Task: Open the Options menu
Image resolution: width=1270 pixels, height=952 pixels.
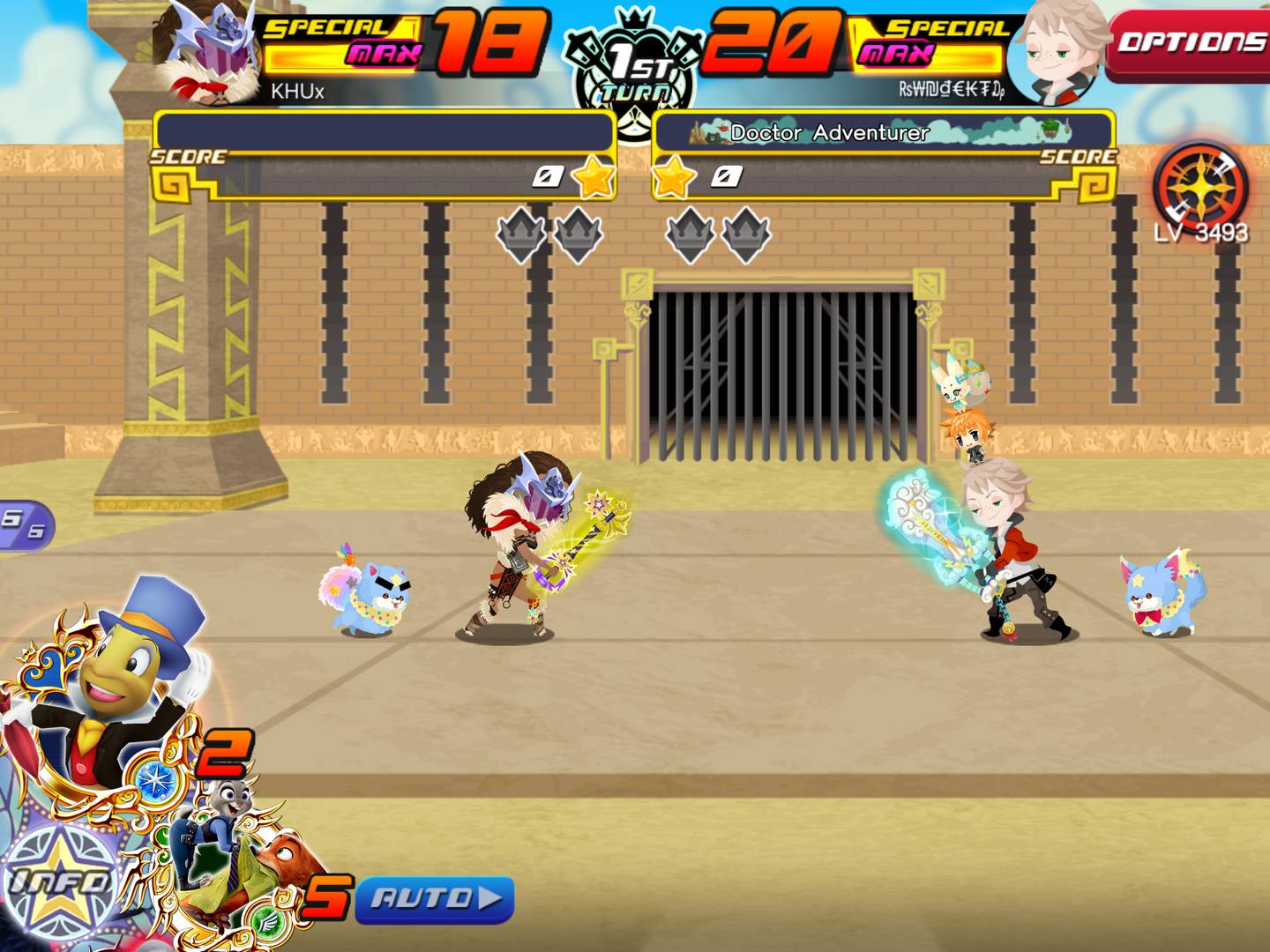Action: (1189, 42)
